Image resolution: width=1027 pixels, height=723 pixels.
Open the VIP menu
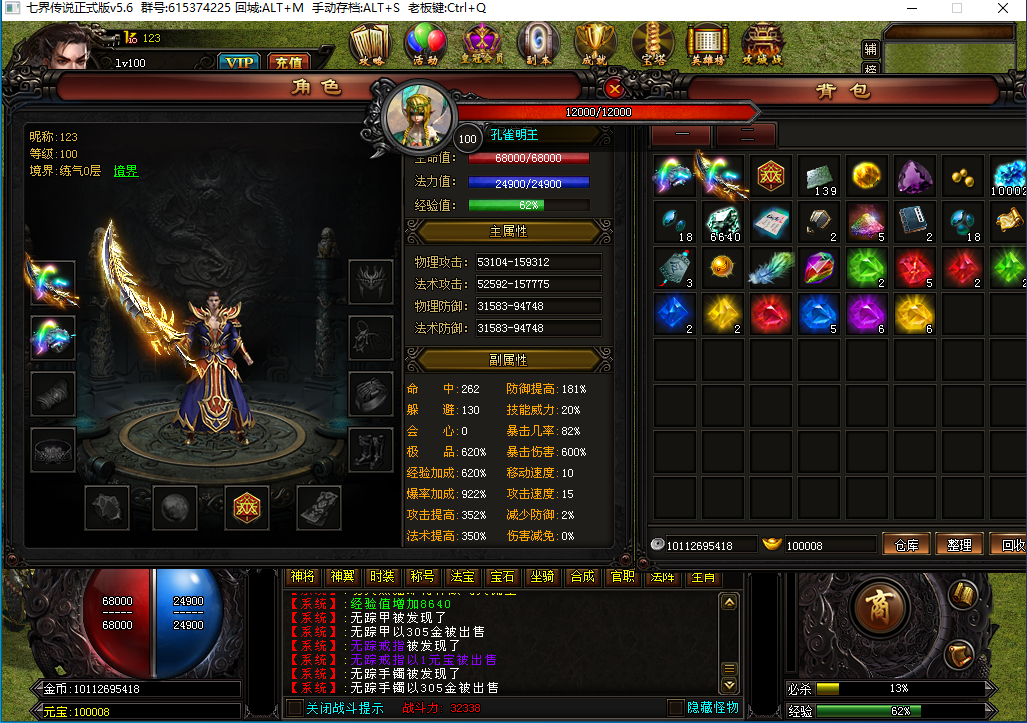(x=239, y=63)
